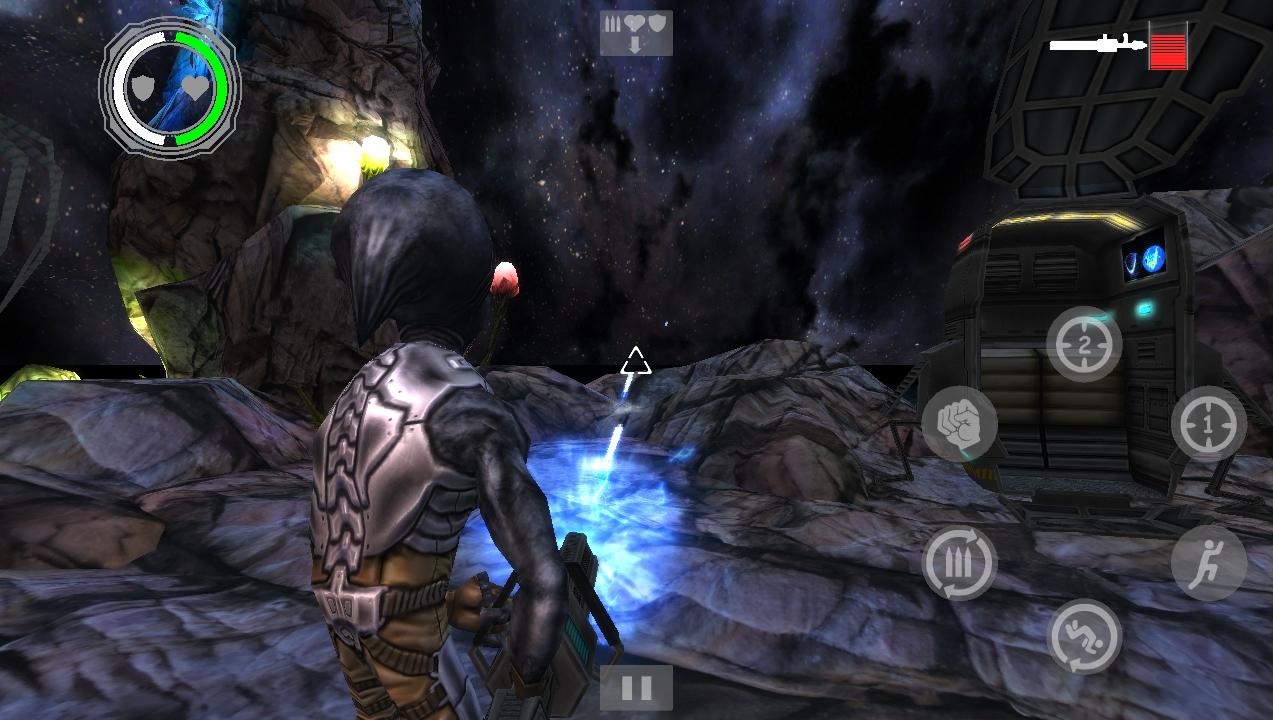Image resolution: width=1273 pixels, height=720 pixels.
Task: Tap the dodge roll button
Action: click(x=1084, y=637)
